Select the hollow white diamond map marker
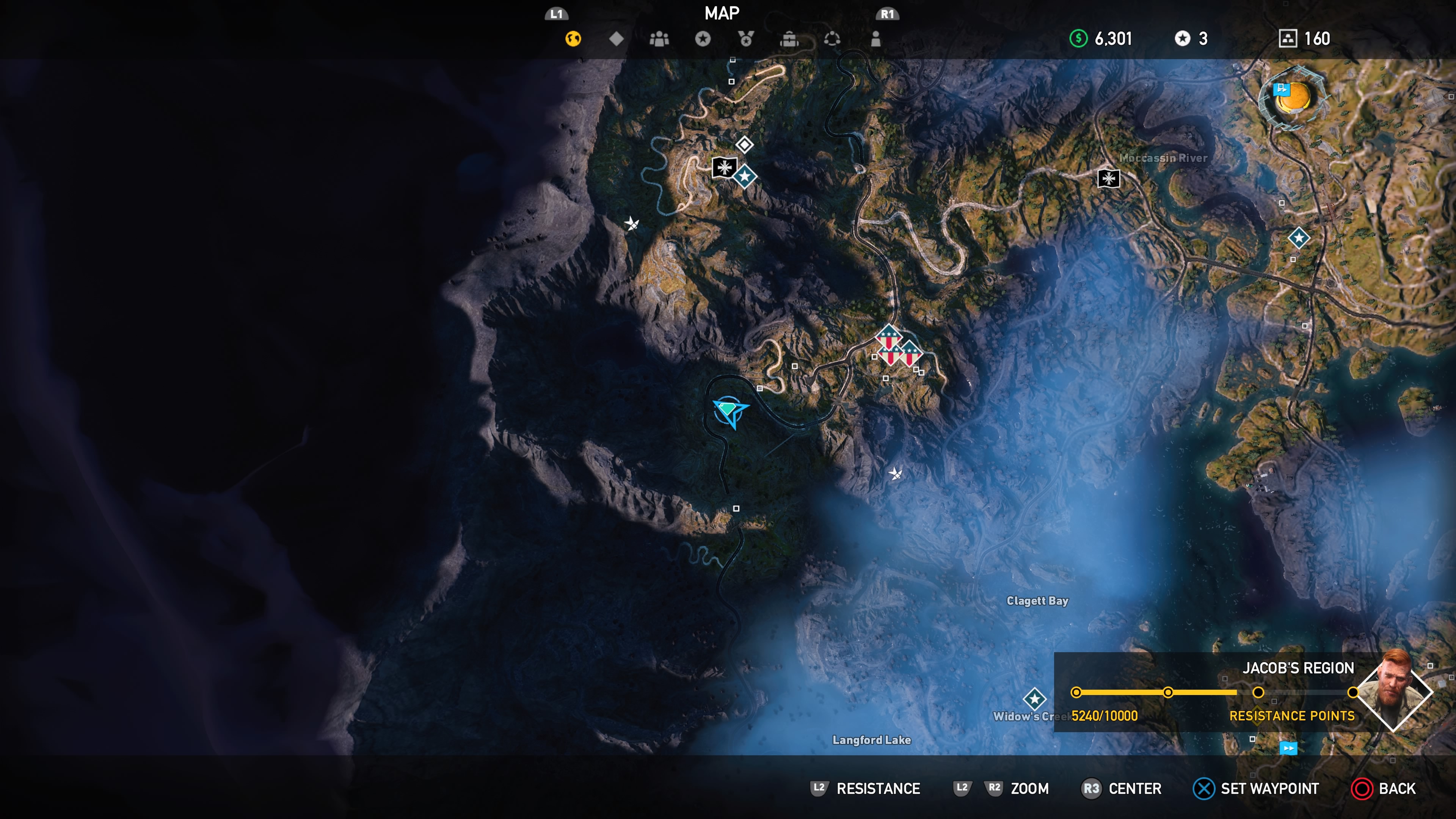Image resolution: width=1456 pixels, height=819 pixels. 744,145
